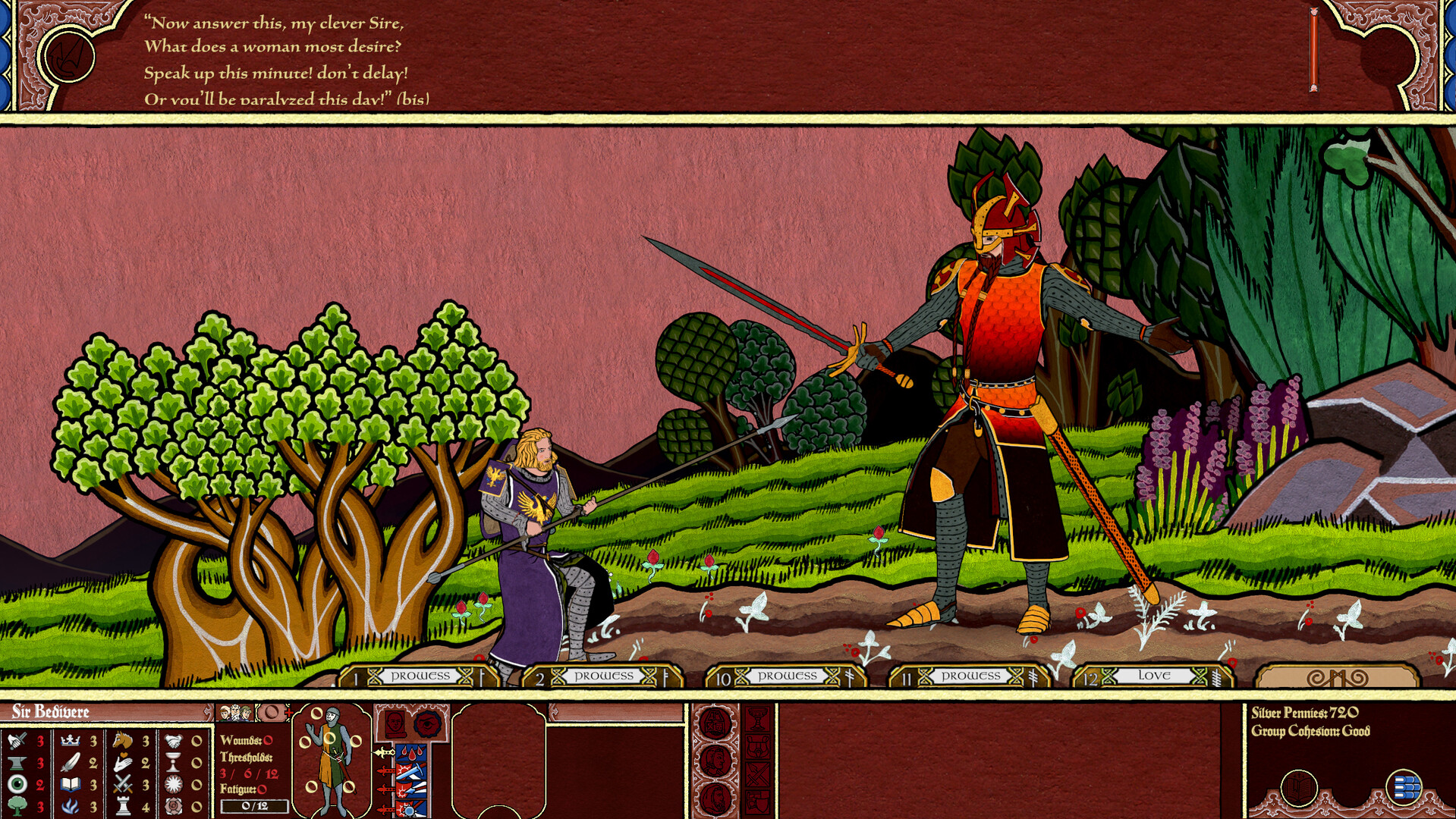Viewport: 1456px width, 819px height.
Task: Expand the red eye seal panel
Action: [x=427, y=723]
